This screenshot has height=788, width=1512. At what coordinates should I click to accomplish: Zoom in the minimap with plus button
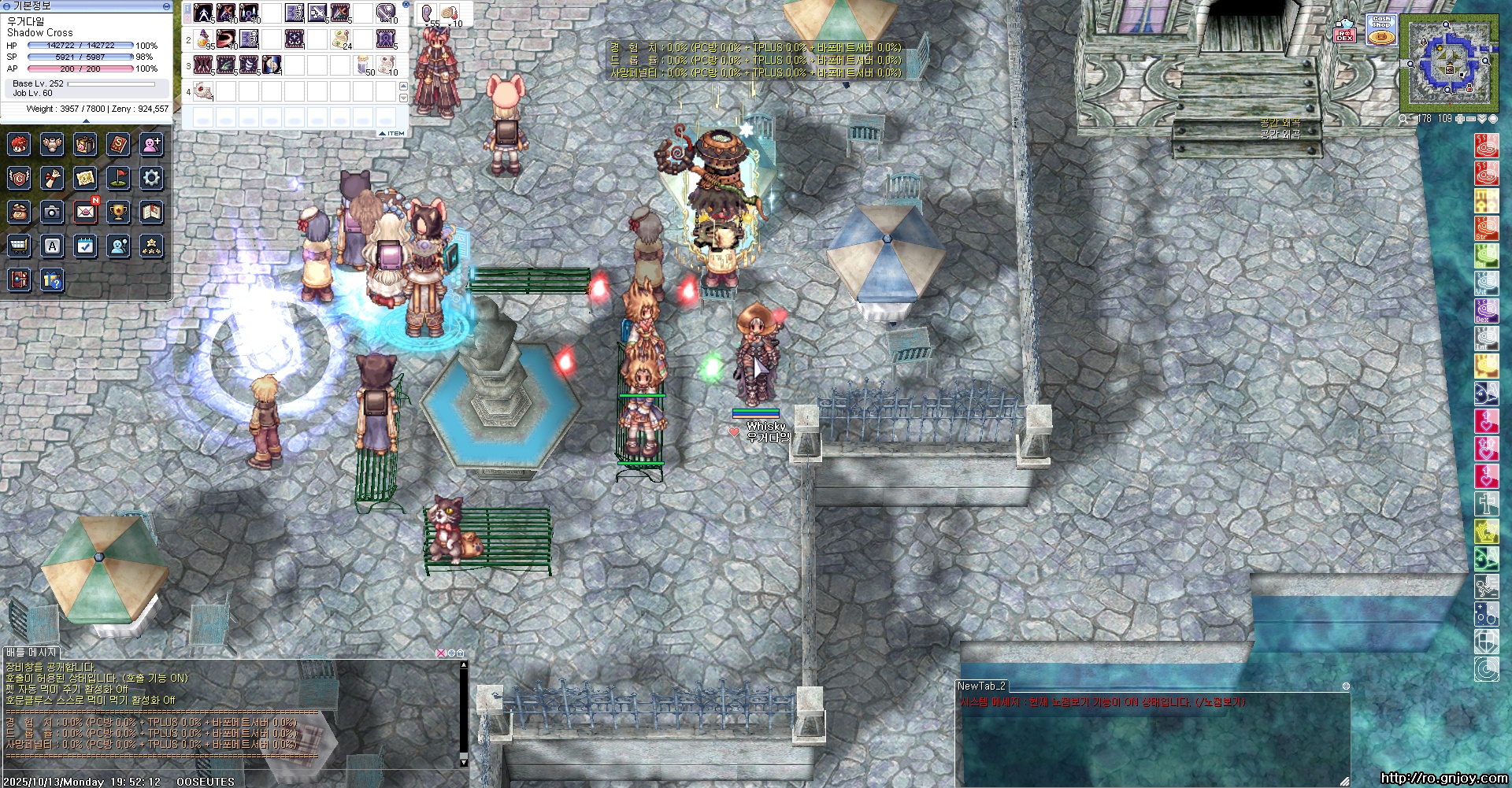point(1460,119)
